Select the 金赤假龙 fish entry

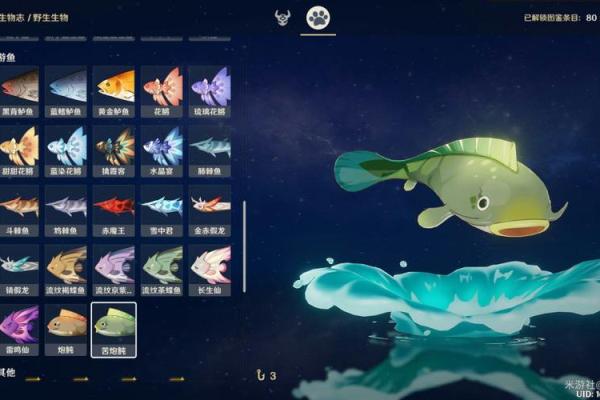210,206
